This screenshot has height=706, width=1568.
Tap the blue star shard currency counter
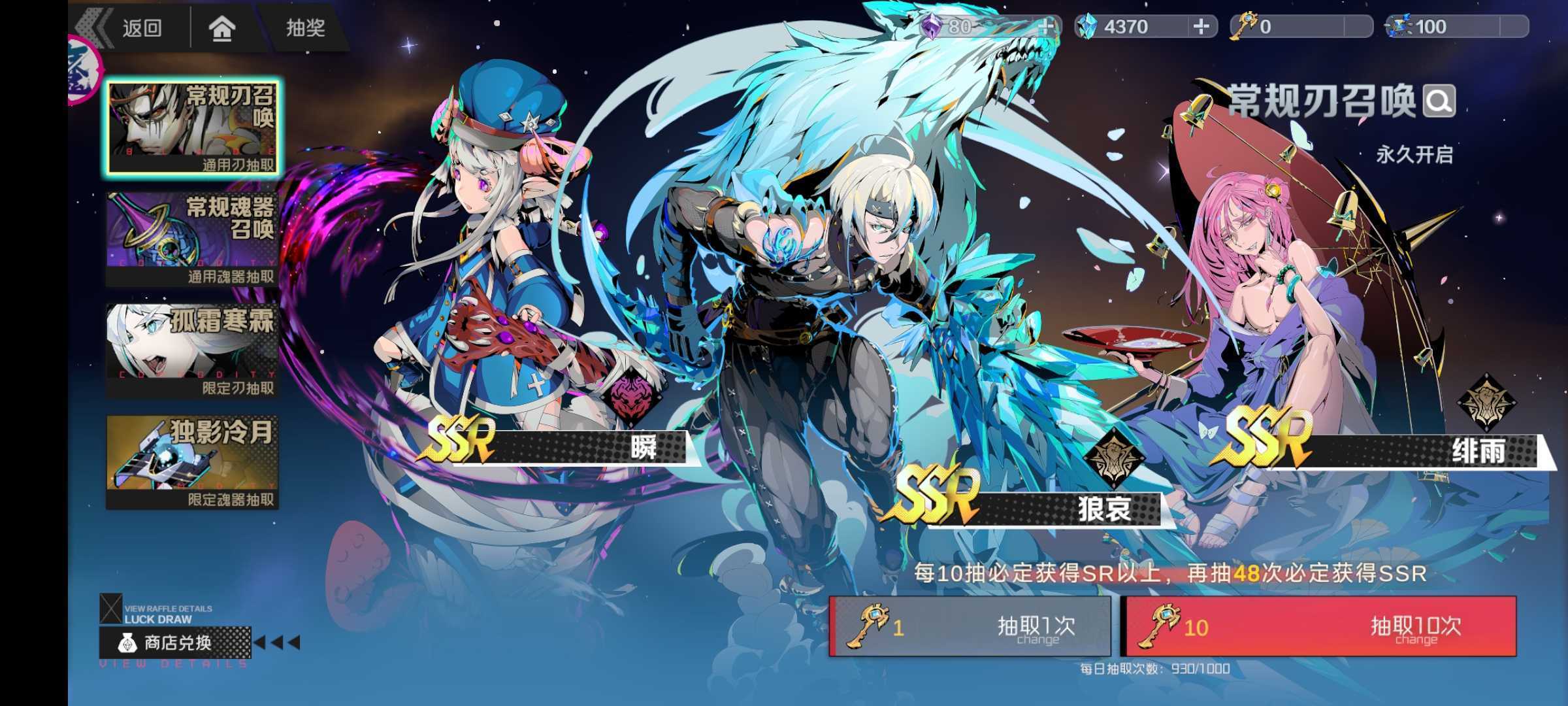coord(1456,27)
